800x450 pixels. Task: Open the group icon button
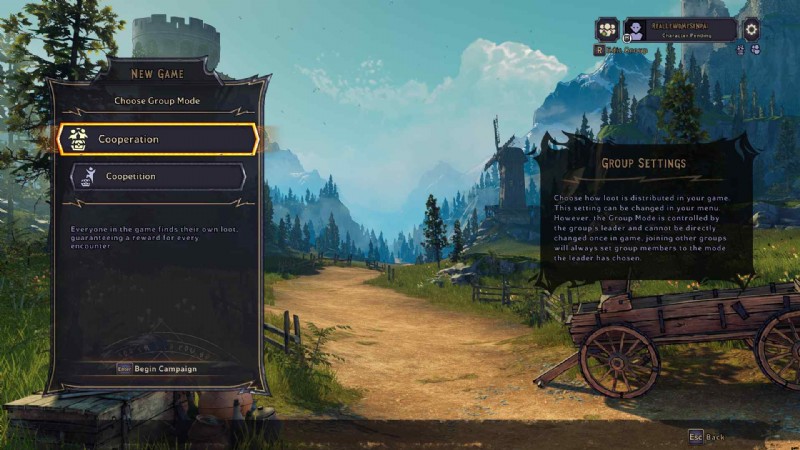(x=608, y=30)
